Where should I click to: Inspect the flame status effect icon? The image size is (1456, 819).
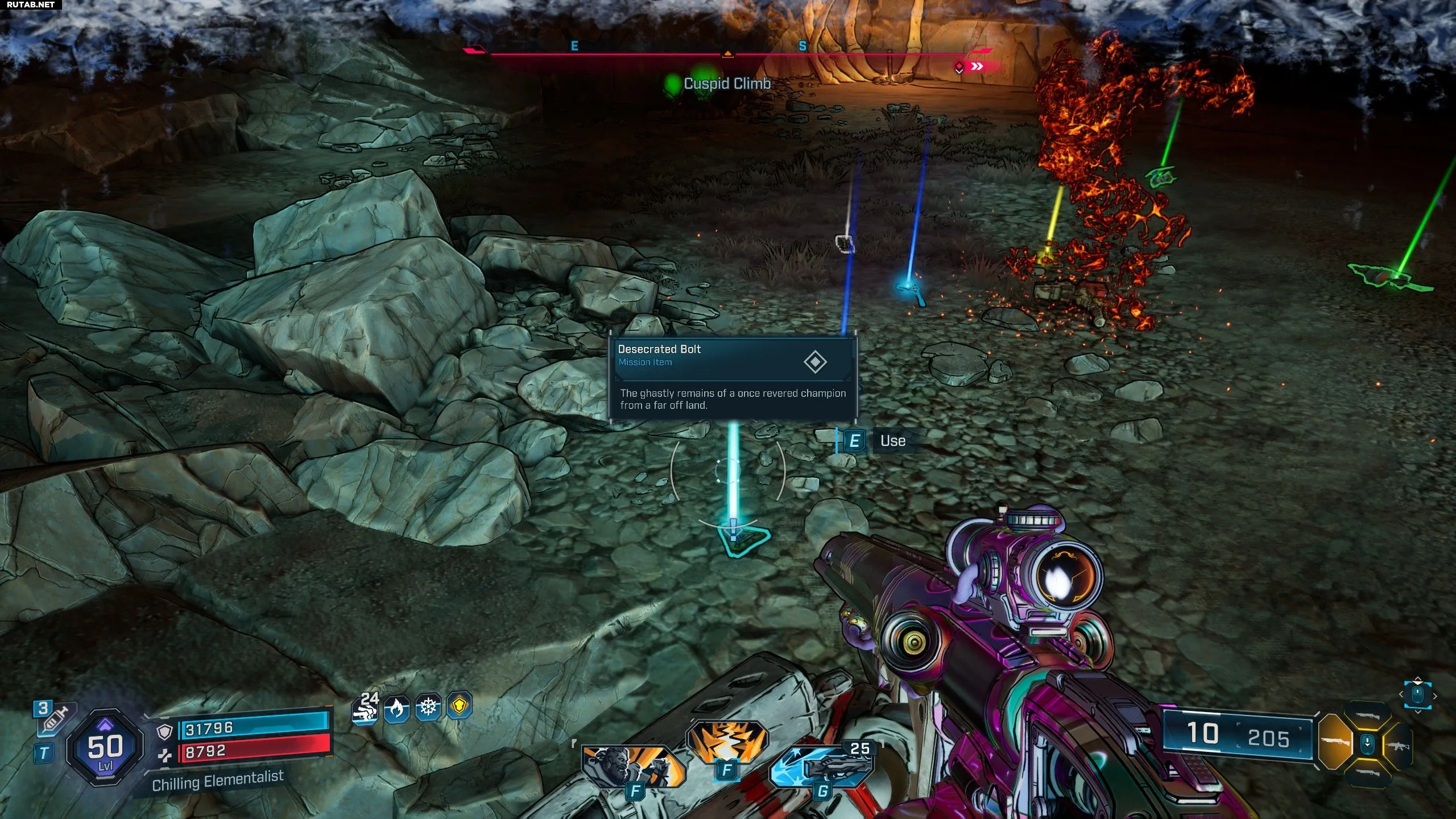coord(397,709)
